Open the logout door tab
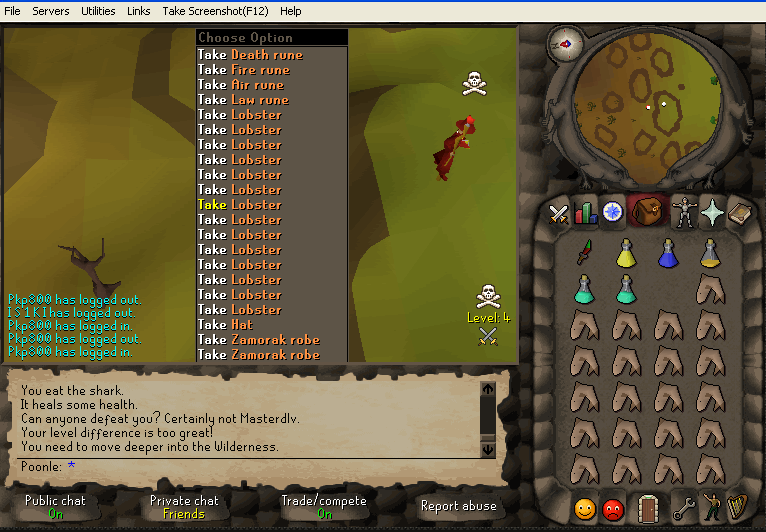 click(x=649, y=507)
